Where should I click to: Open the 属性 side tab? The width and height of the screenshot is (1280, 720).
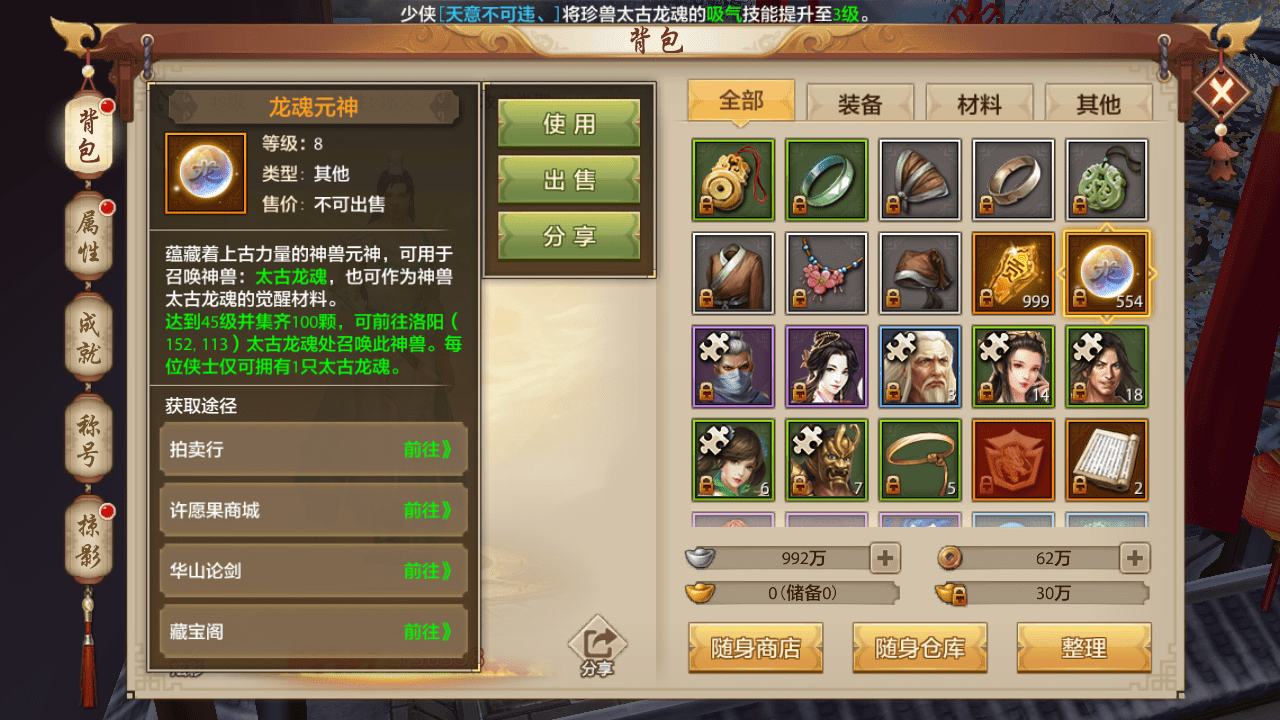click(x=88, y=238)
